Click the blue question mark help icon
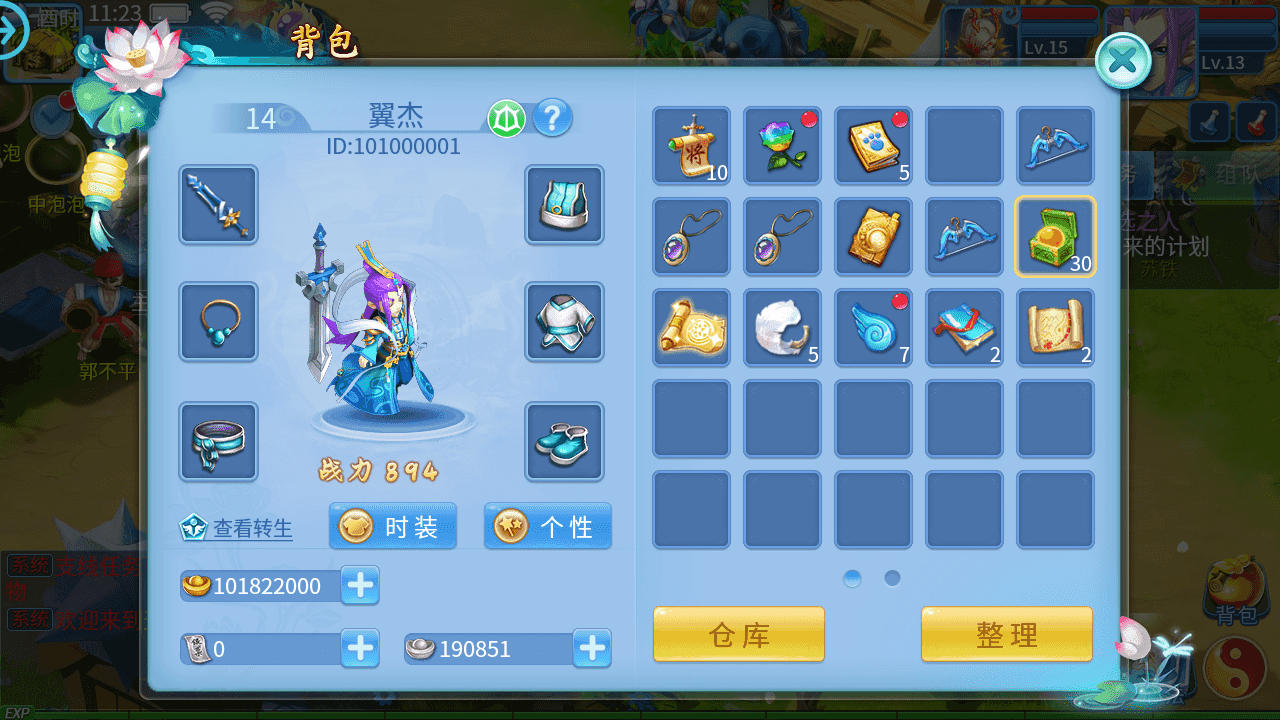This screenshot has height=720, width=1280. [553, 119]
